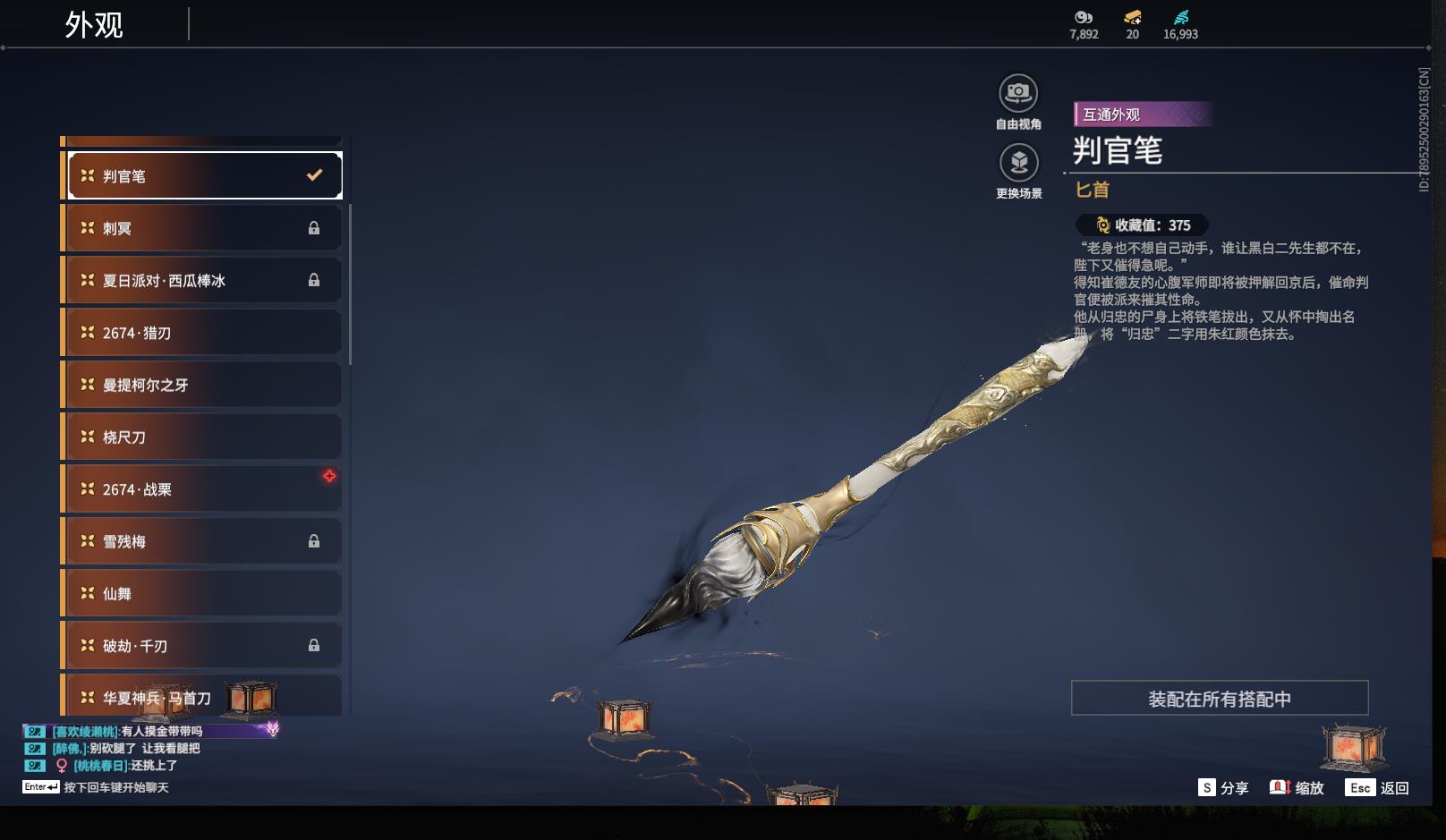
Task: Open the 更换场景 scene switcher
Action: 1018,163
